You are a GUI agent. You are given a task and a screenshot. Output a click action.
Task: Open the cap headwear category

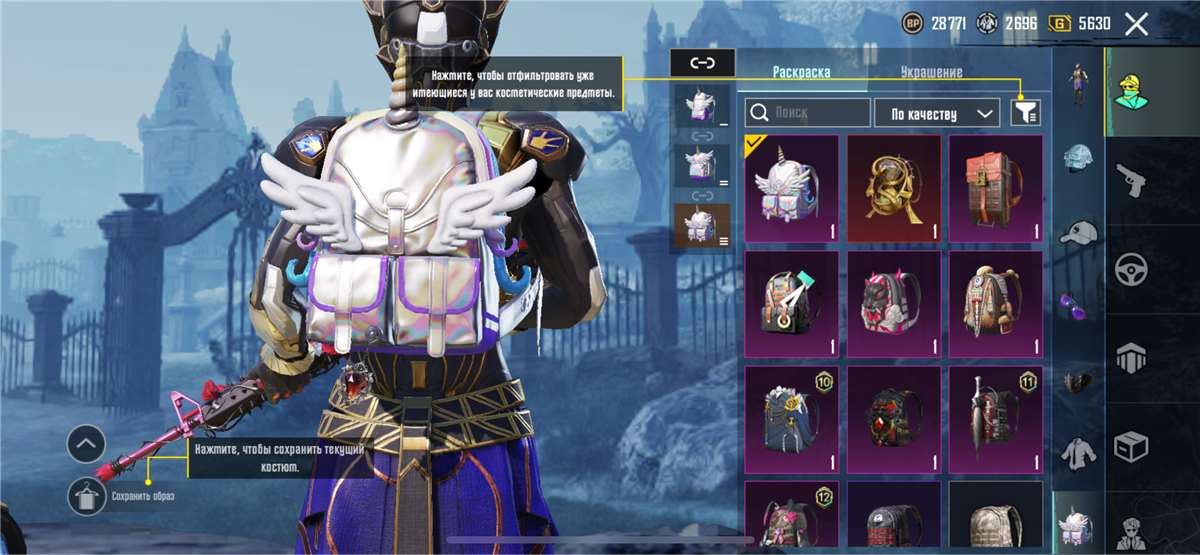click(1078, 232)
